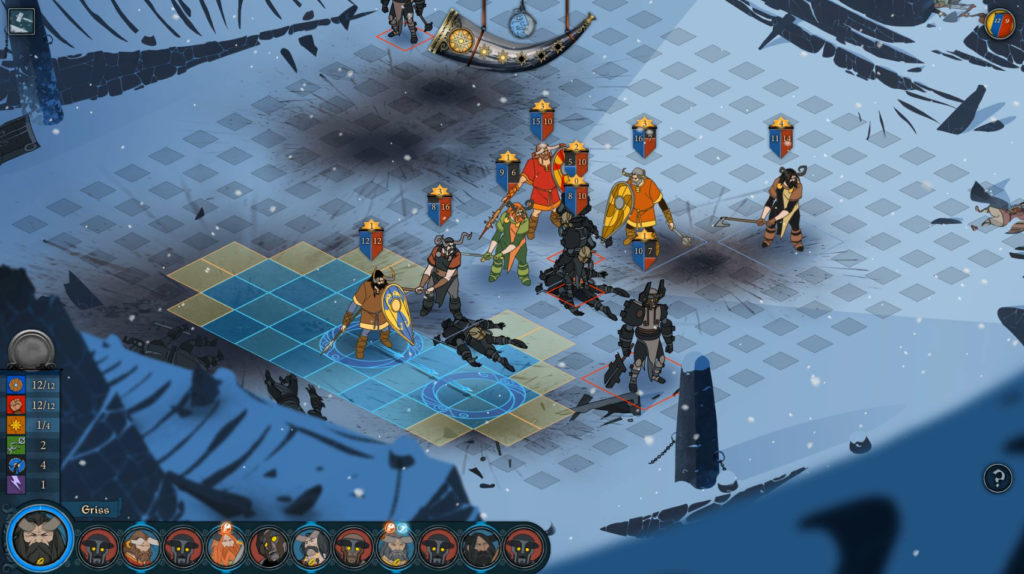Click the orange willpower star icon
Image resolution: width=1024 pixels, height=574 pixels.
pyautogui.click(x=16, y=425)
